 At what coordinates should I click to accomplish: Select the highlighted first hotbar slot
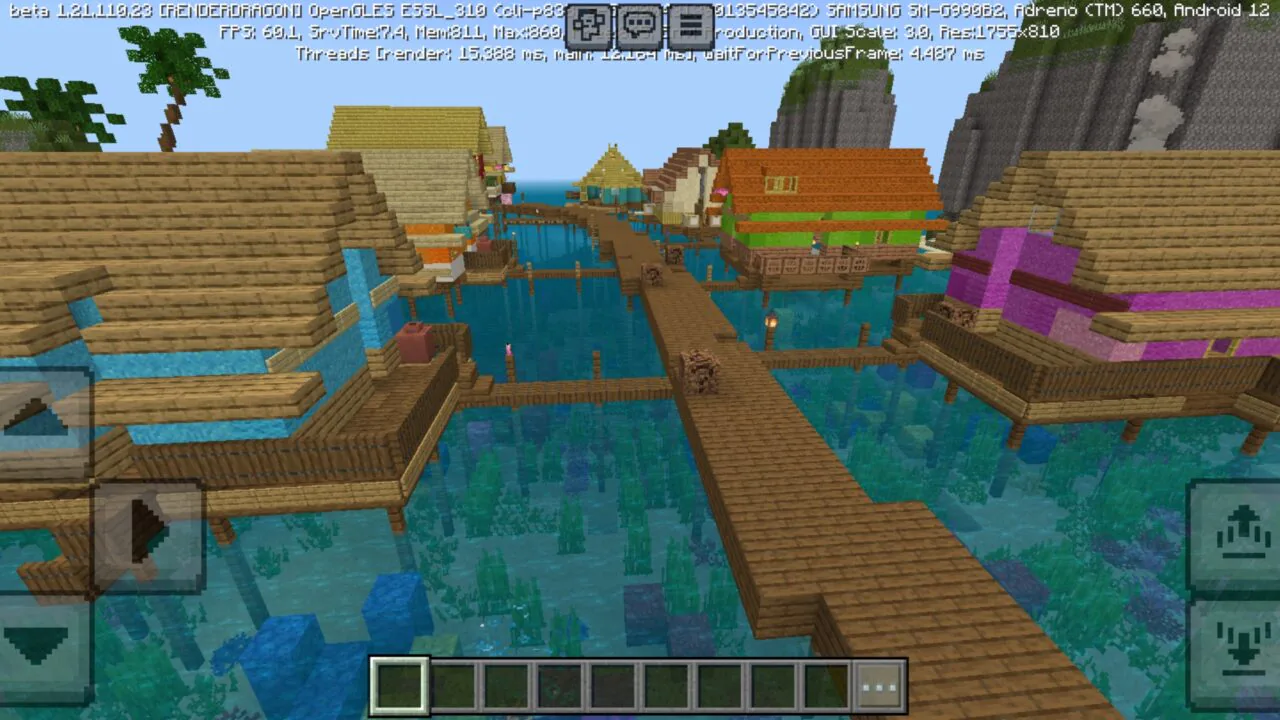coord(400,687)
